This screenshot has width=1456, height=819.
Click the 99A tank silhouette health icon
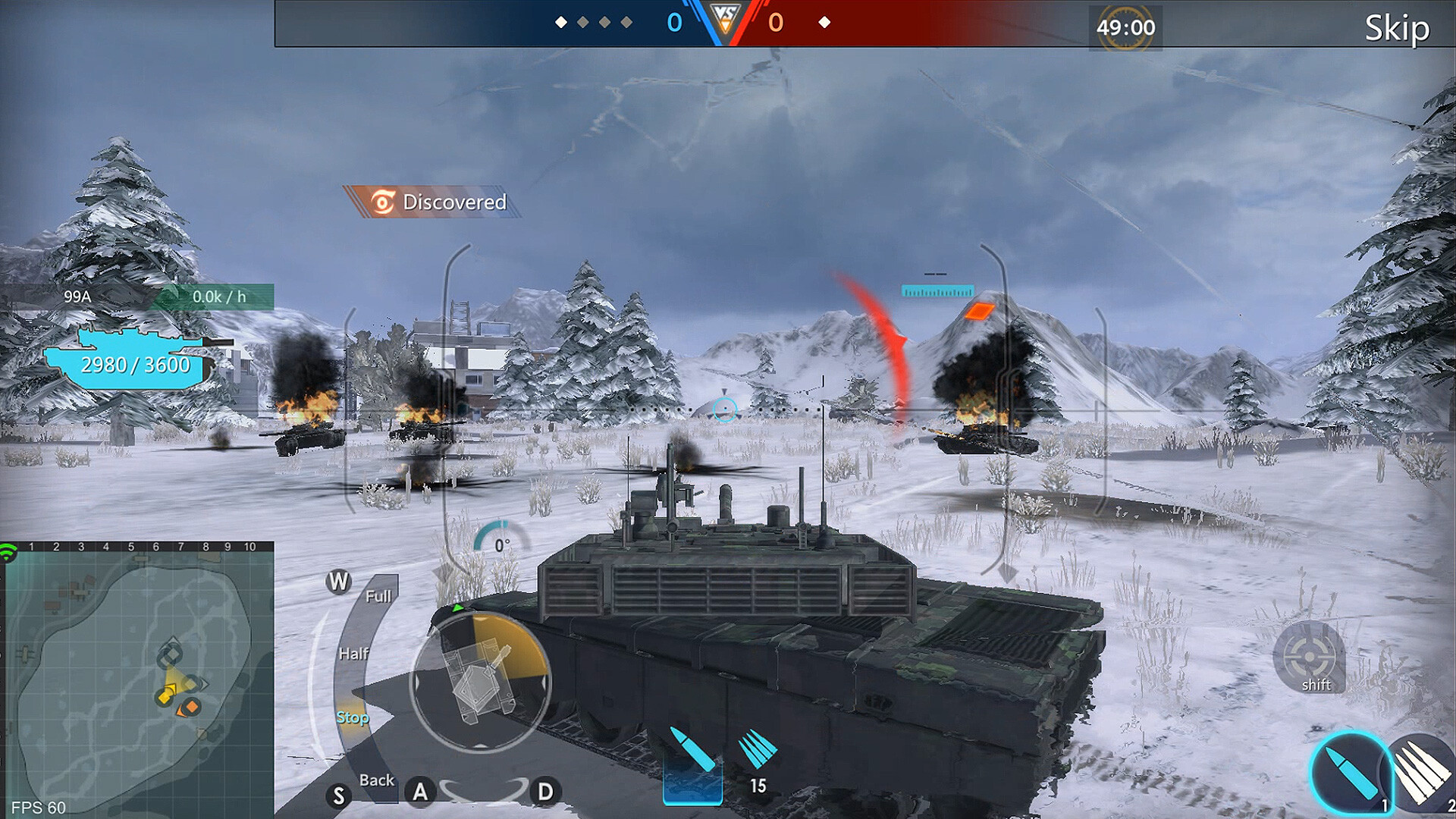(x=129, y=356)
